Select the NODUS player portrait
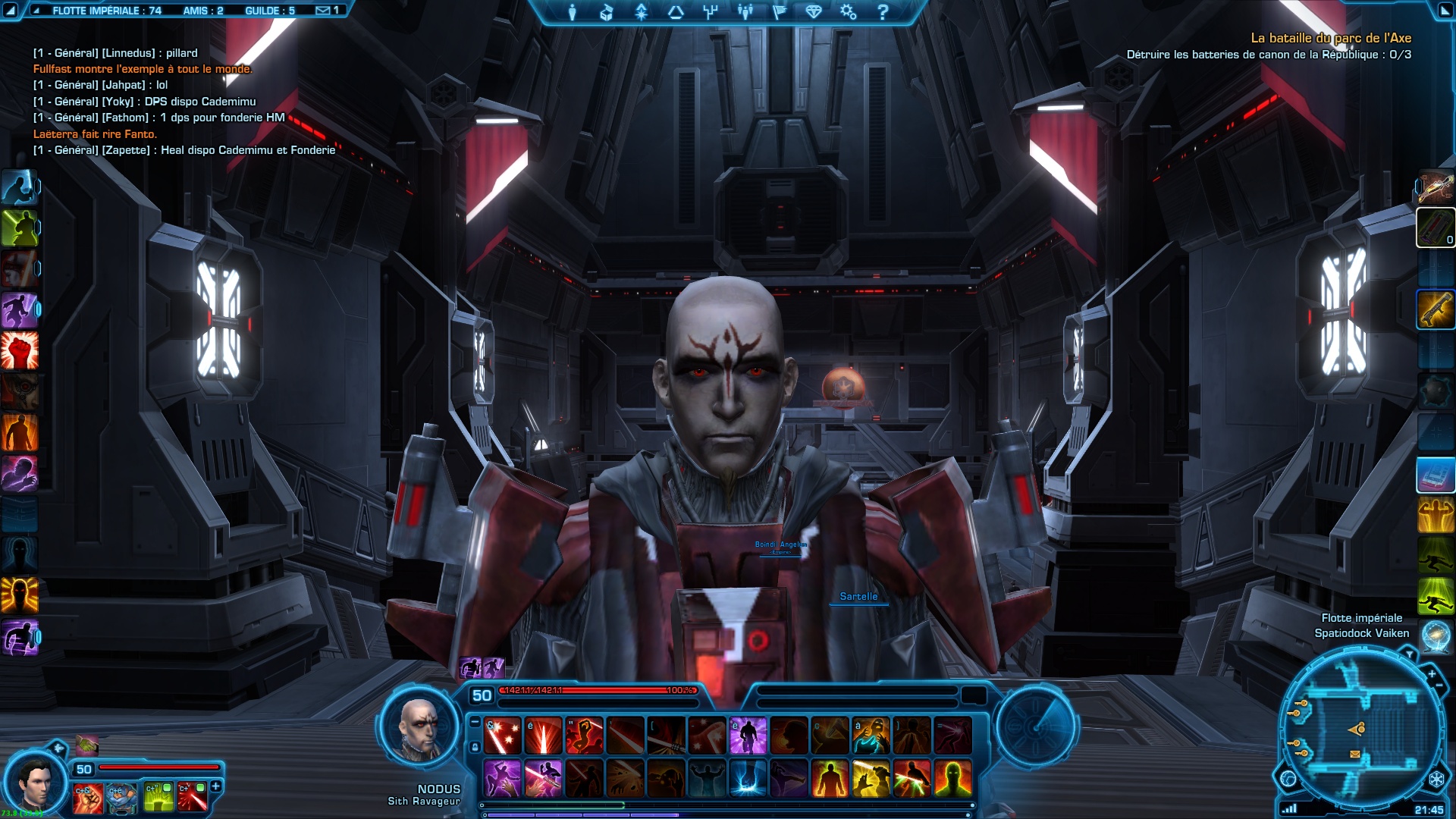 [x=419, y=728]
